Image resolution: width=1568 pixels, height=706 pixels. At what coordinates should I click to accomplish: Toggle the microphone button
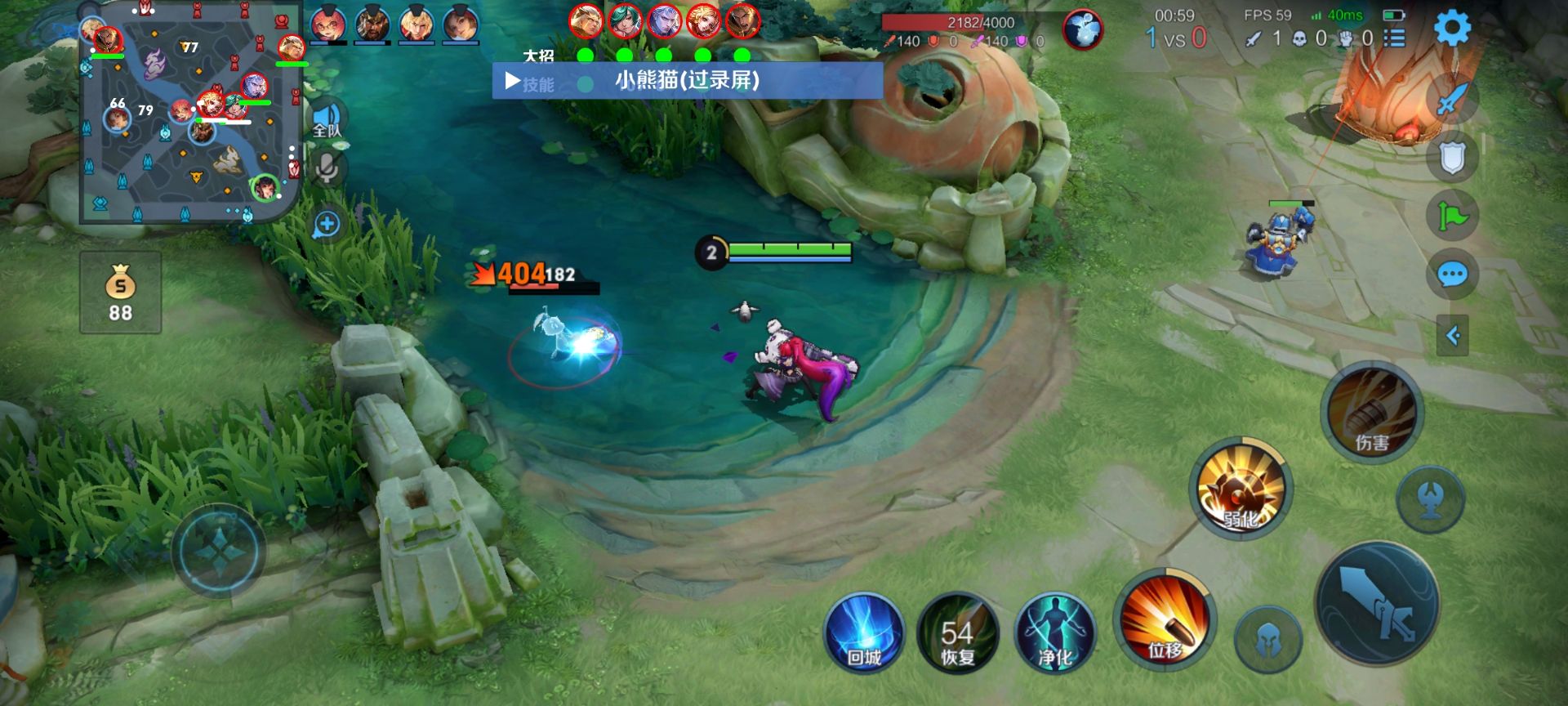[327, 168]
